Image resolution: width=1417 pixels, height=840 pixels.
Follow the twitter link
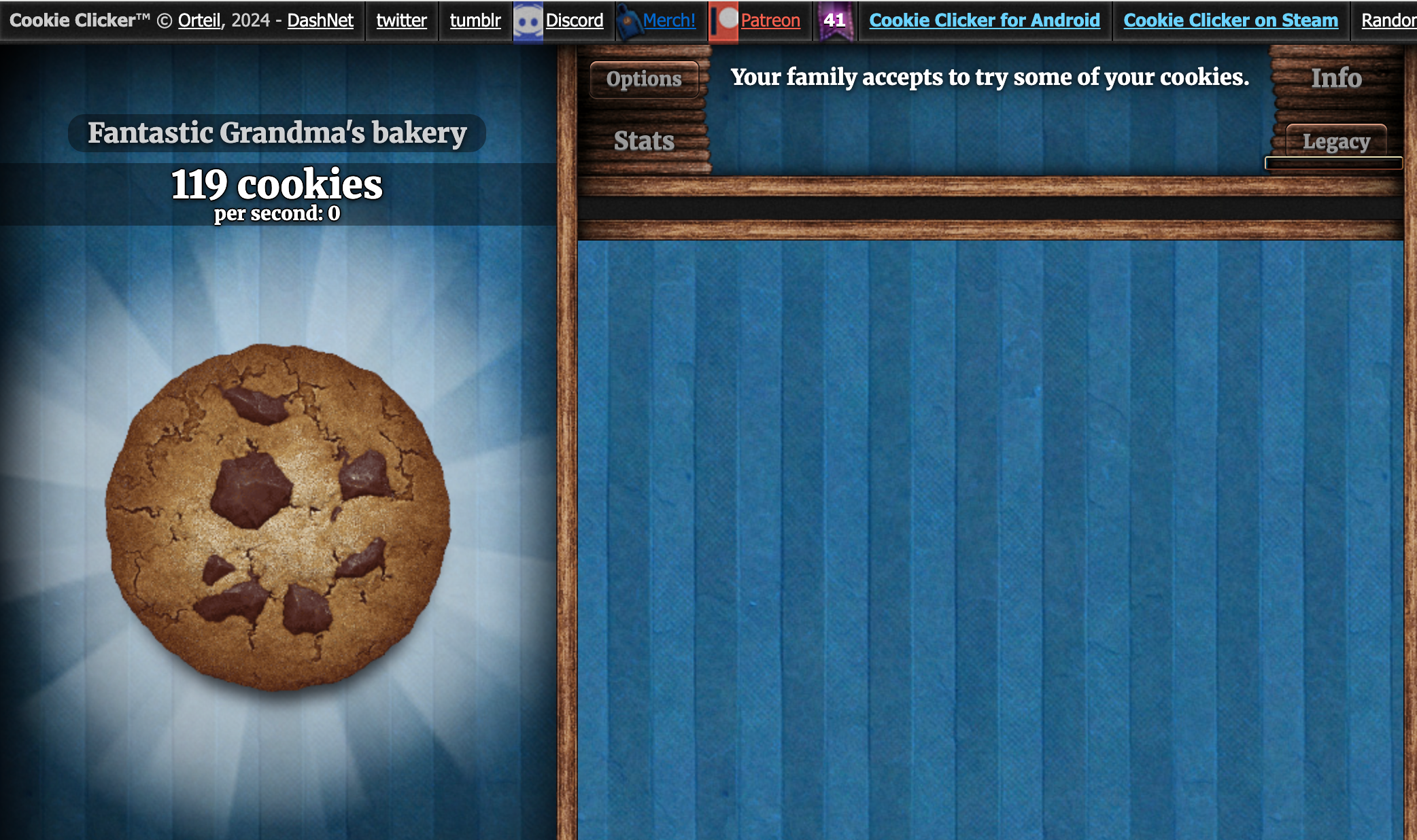click(x=401, y=20)
